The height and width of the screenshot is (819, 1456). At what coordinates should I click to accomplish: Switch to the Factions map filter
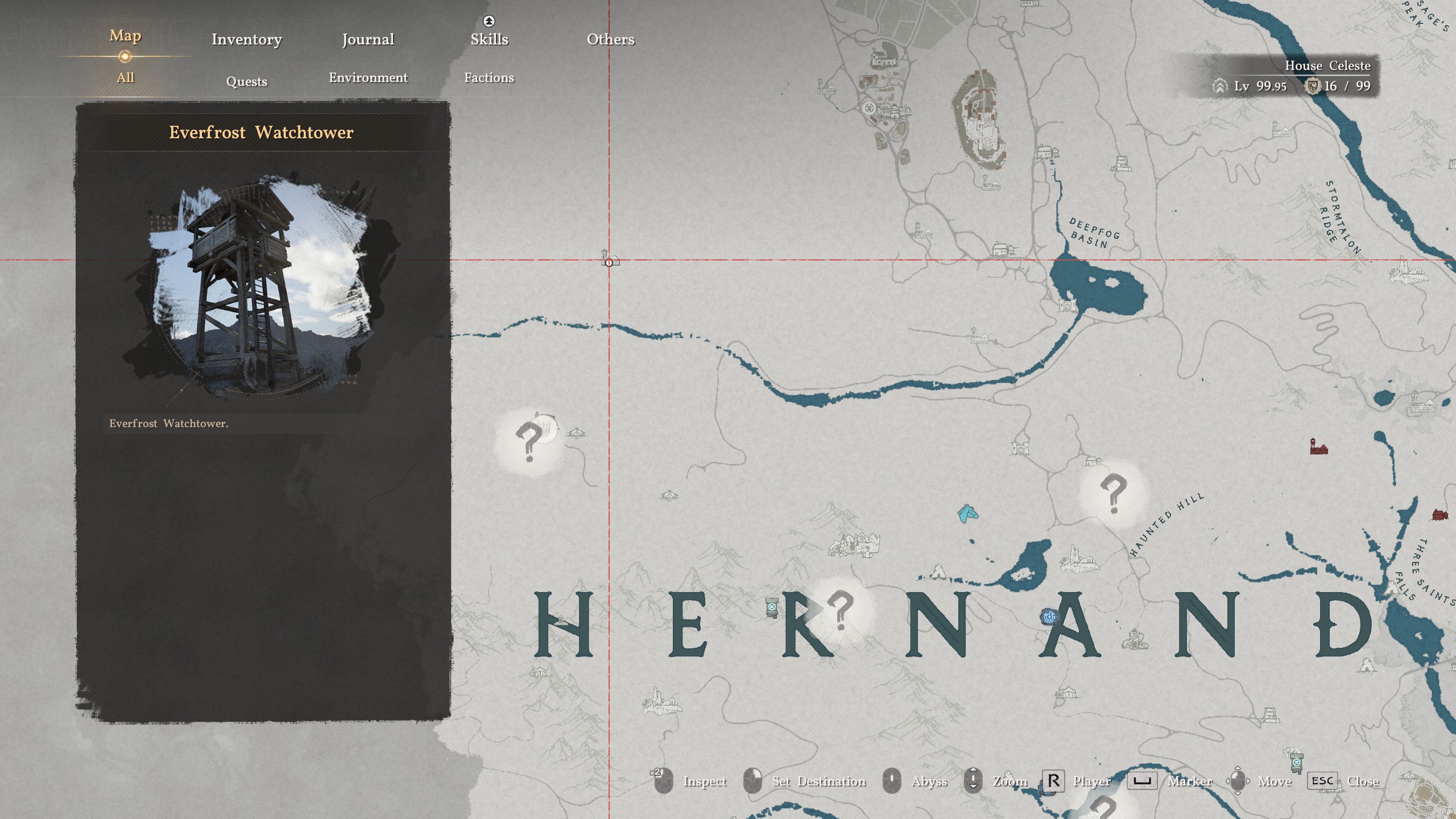click(489, 78)
